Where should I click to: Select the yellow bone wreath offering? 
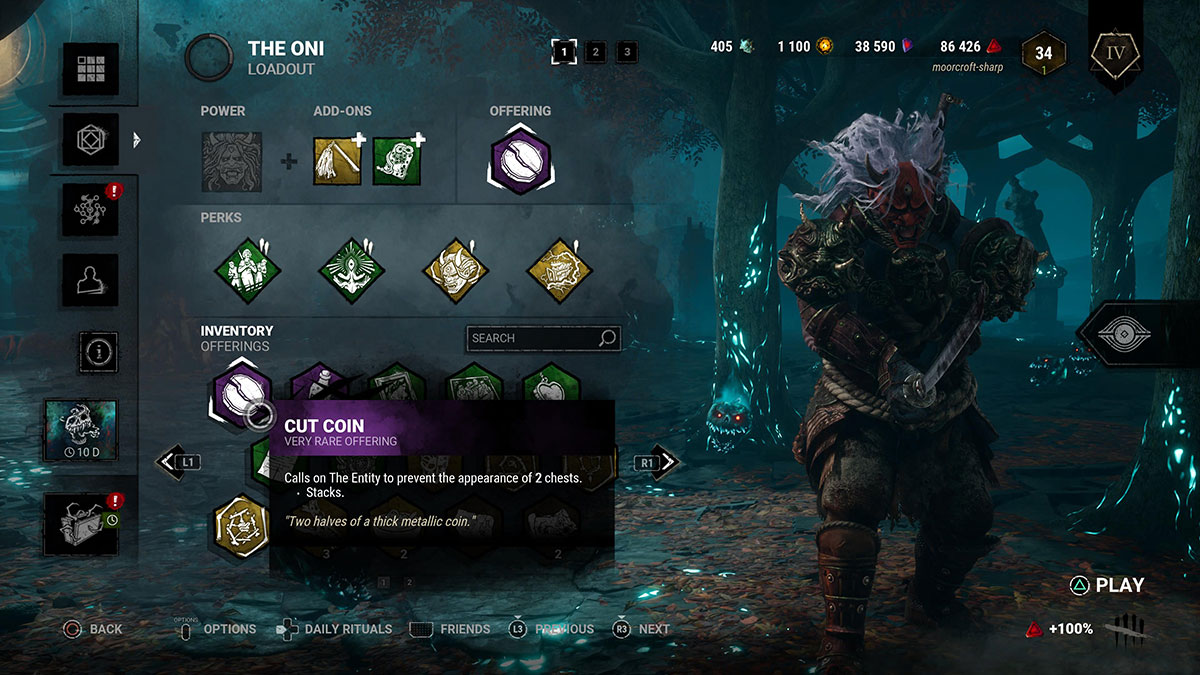(x=242, y=523)
